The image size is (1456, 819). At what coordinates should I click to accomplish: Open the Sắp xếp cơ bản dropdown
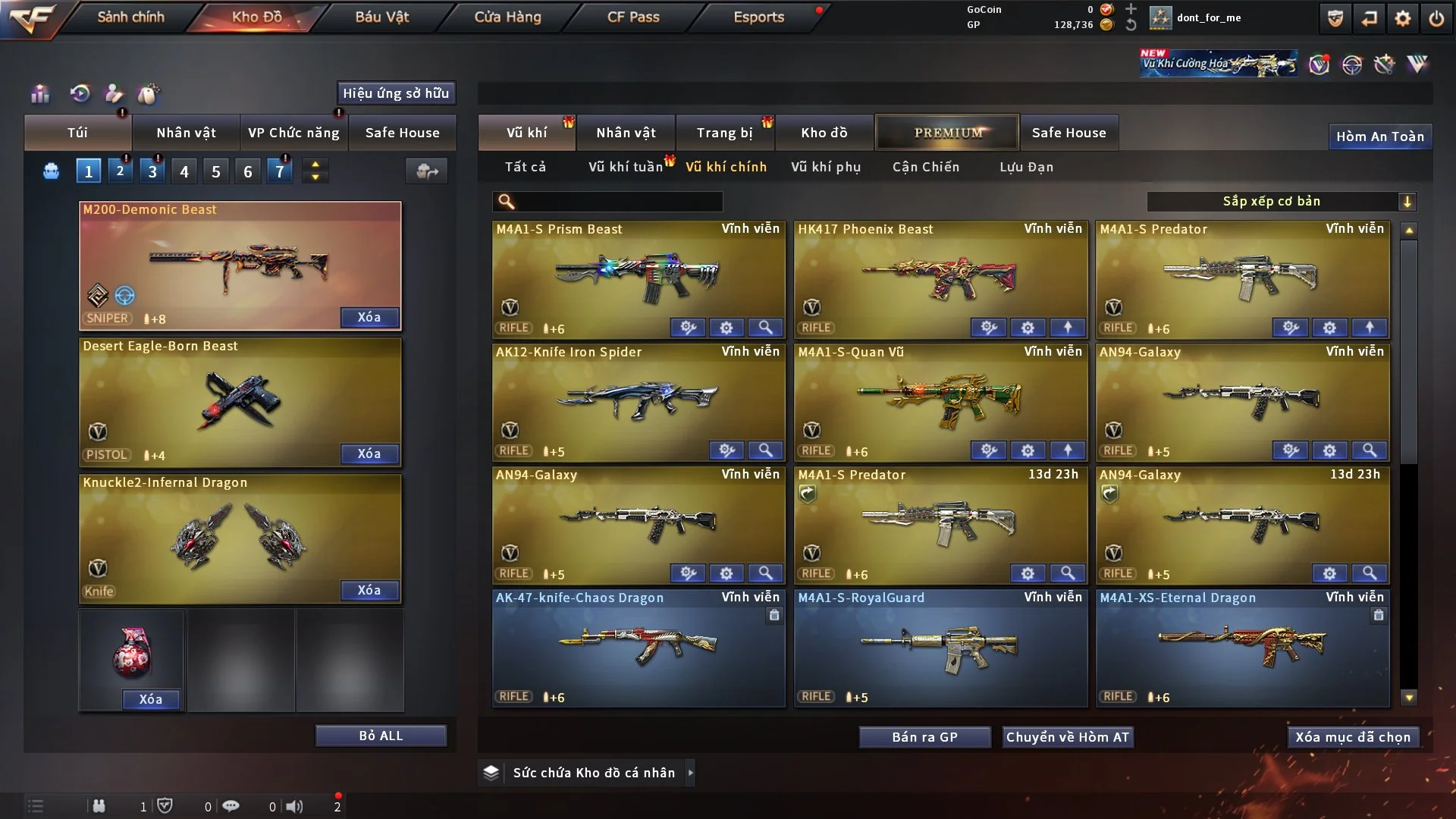pos(1281,202)
